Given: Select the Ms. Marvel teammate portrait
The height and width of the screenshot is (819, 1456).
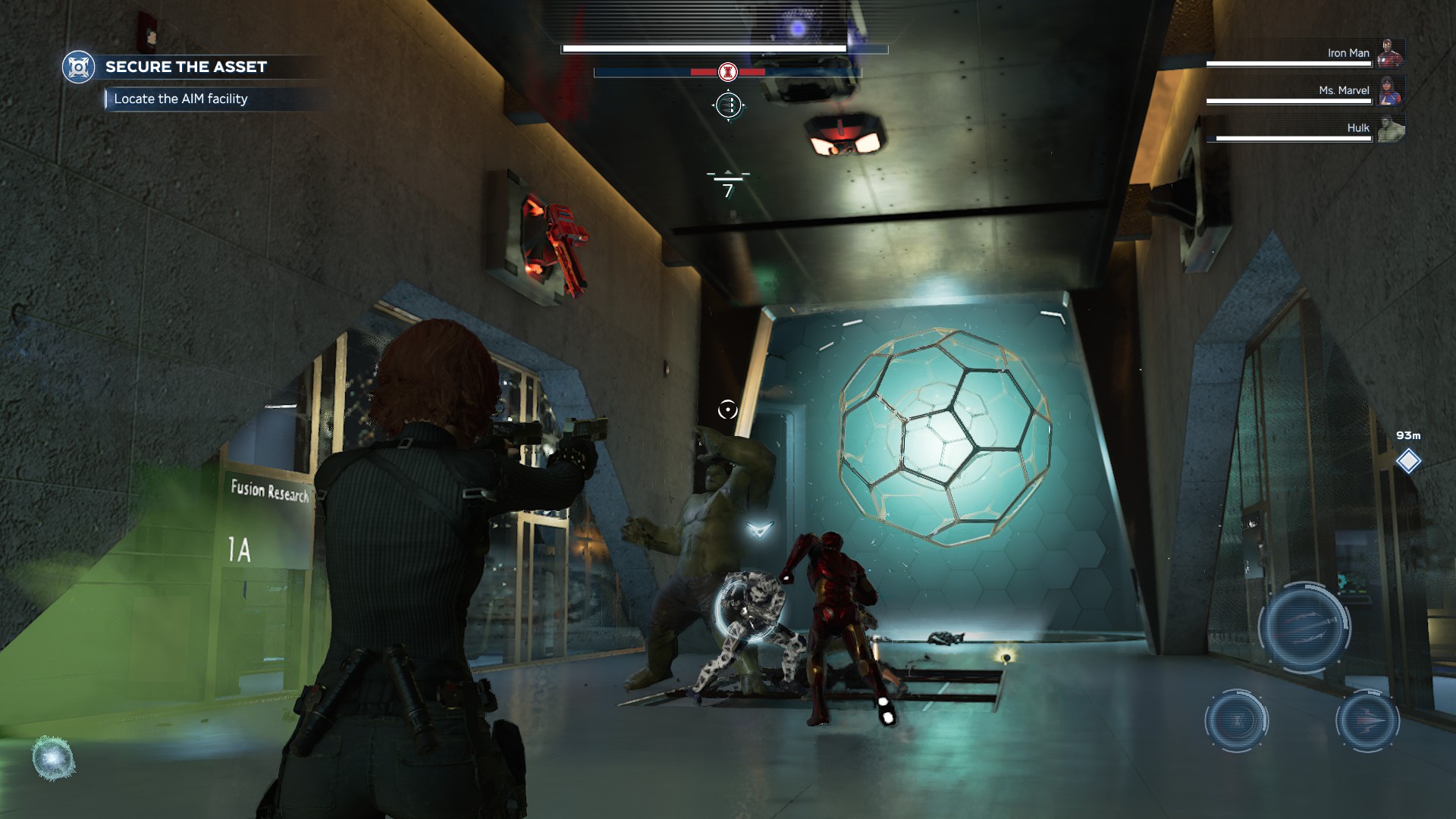Looking at the screenshot, I should 1391,90.
